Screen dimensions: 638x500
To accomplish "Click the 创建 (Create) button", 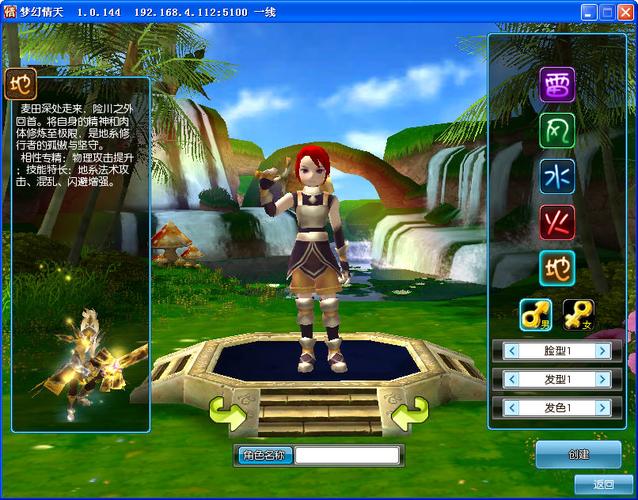I will (x=578, y=454).
